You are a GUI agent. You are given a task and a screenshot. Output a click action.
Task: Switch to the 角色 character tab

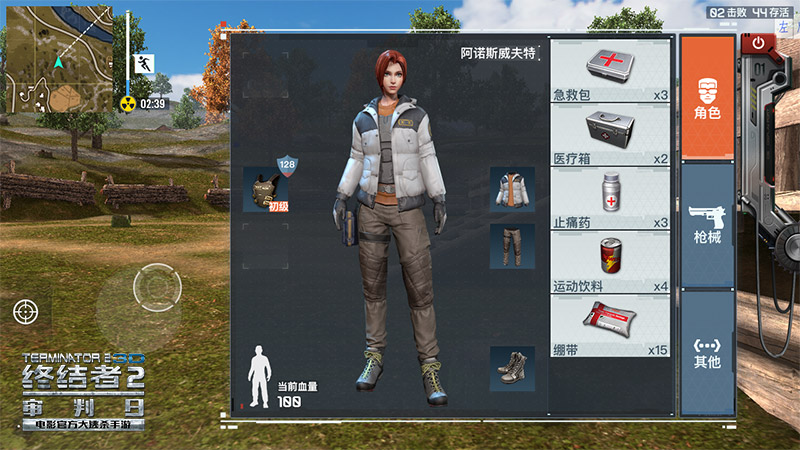707,96
